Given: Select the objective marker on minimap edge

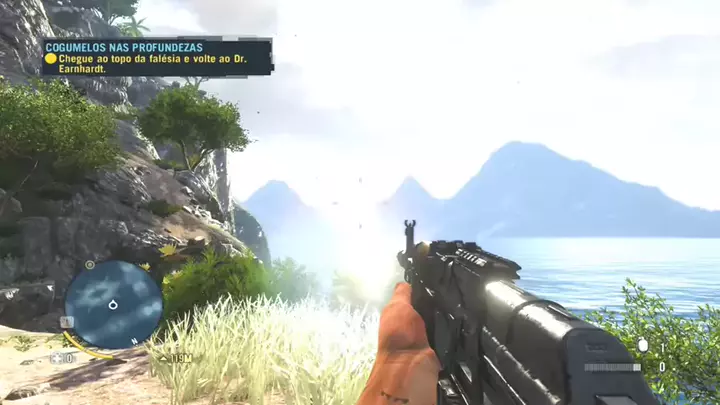Looking at the screenshot, I should [x=90, y=265].
